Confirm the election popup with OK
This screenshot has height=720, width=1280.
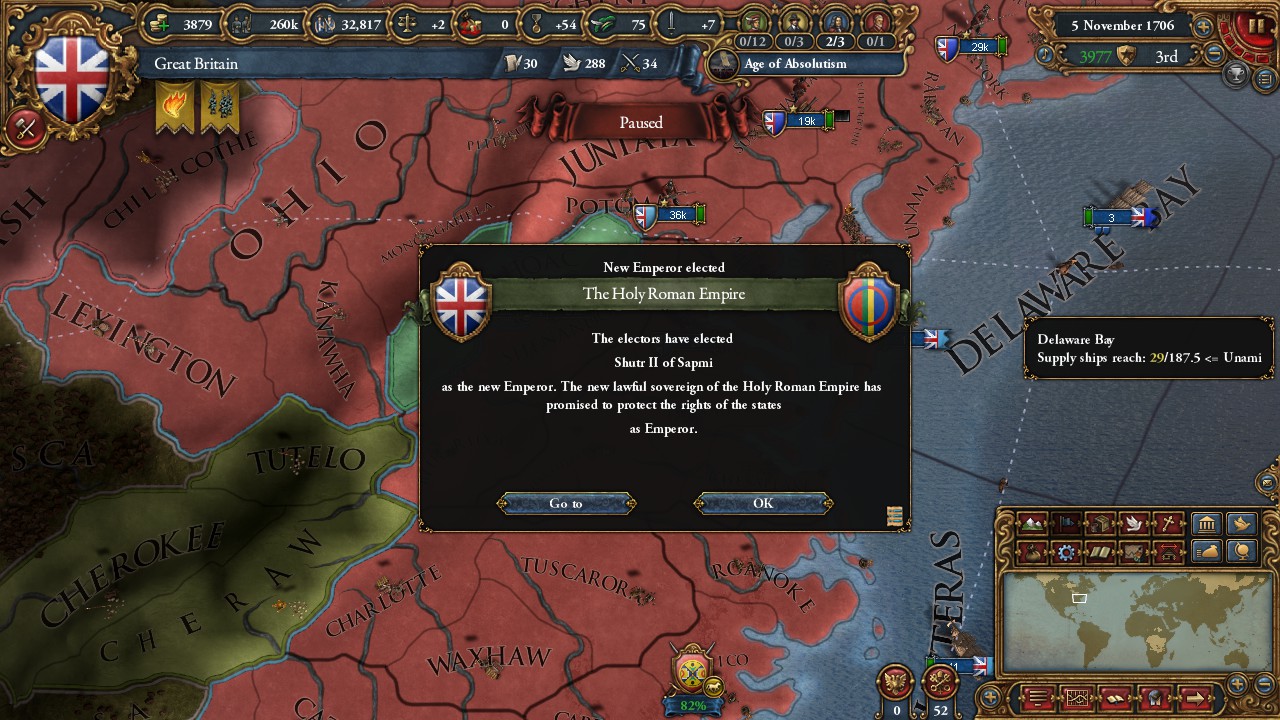point(762,503)
